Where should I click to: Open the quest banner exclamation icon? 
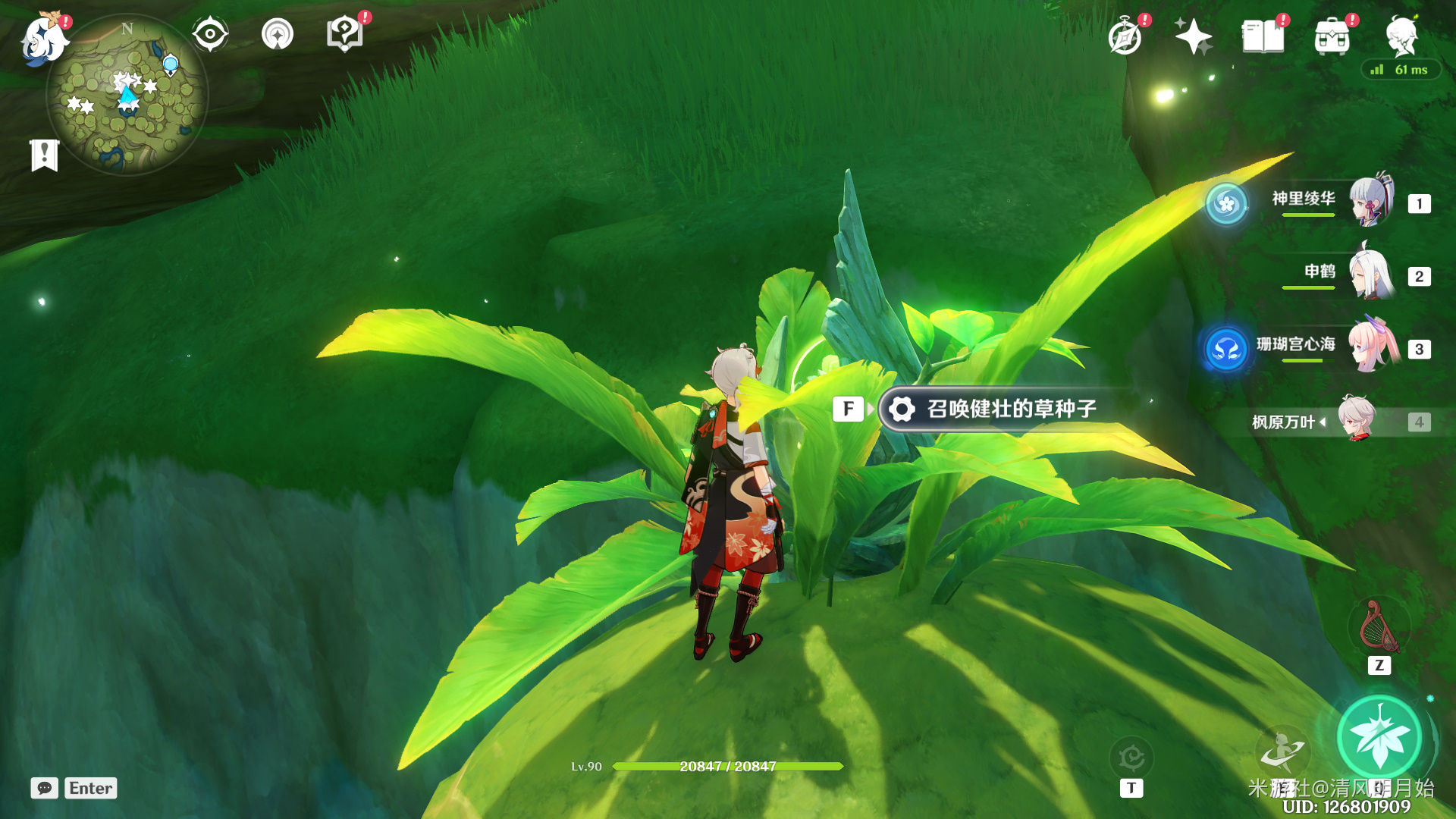coord(45,155)
